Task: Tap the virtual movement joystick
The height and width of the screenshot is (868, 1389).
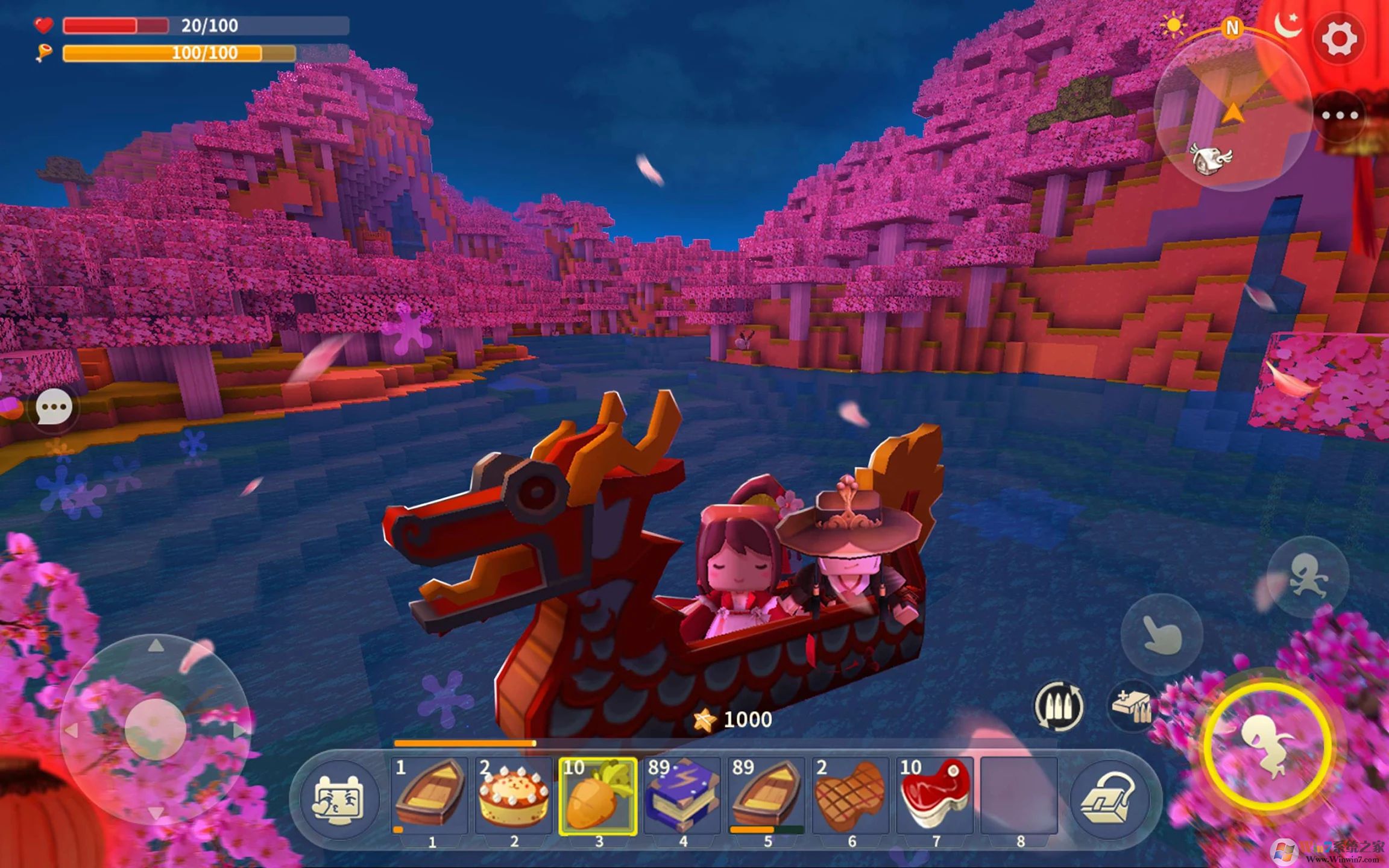Action: tap(155, 730)
